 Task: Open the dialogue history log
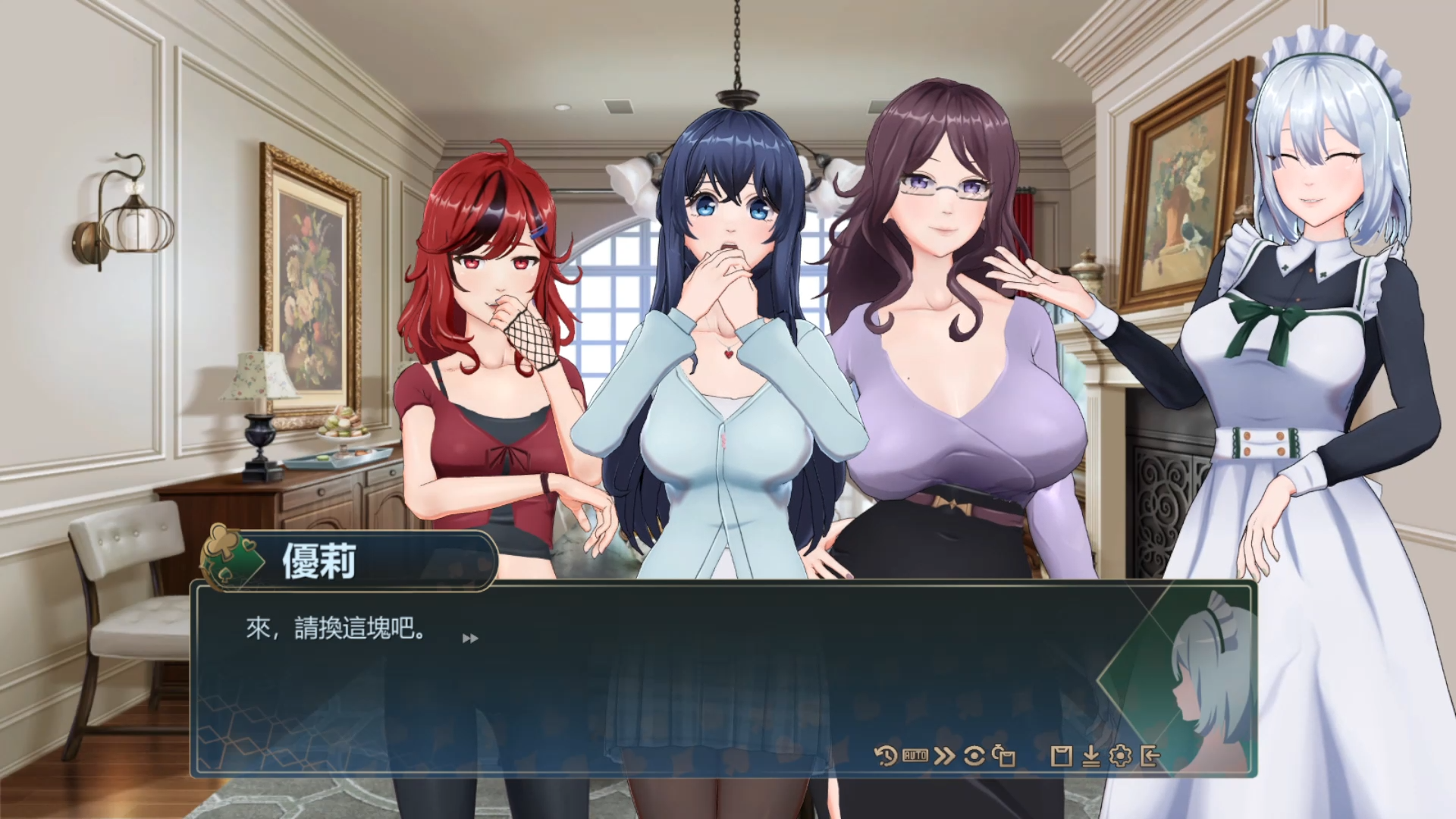pos(885,756)
